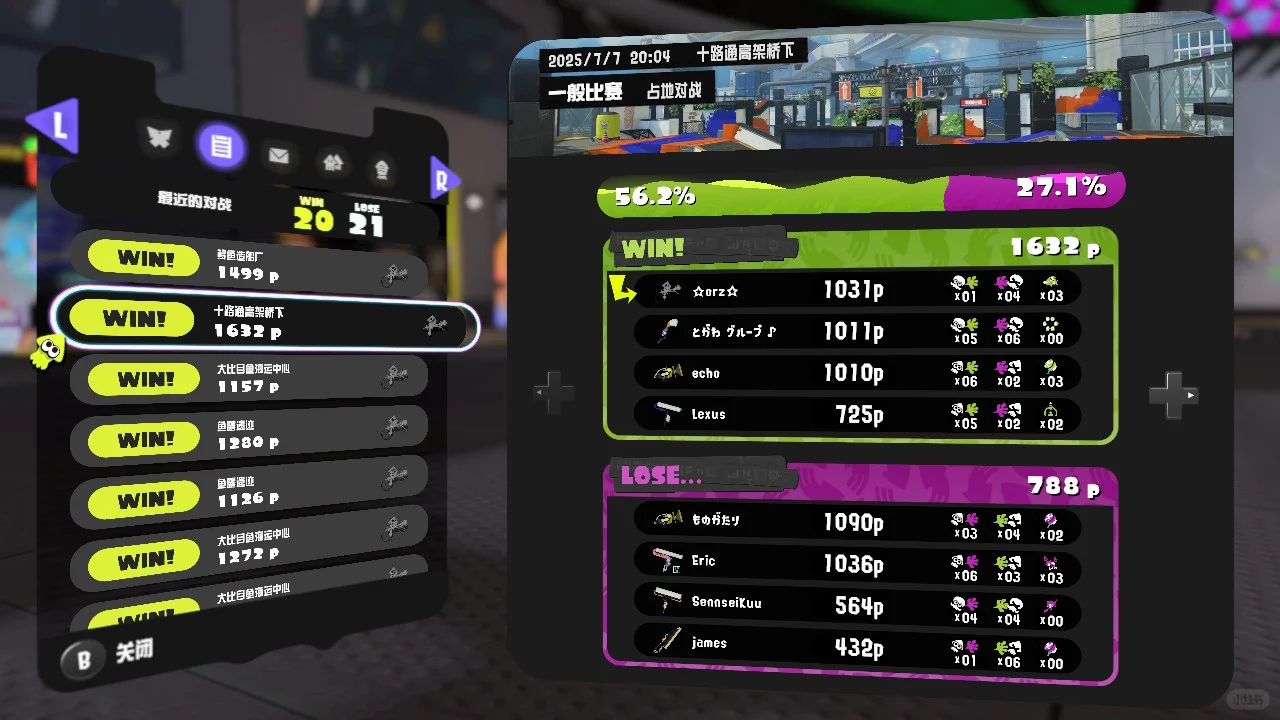1280x720 pixels.
Task: Open the 1499p win battle record
Action: click(x=250, y=263)
